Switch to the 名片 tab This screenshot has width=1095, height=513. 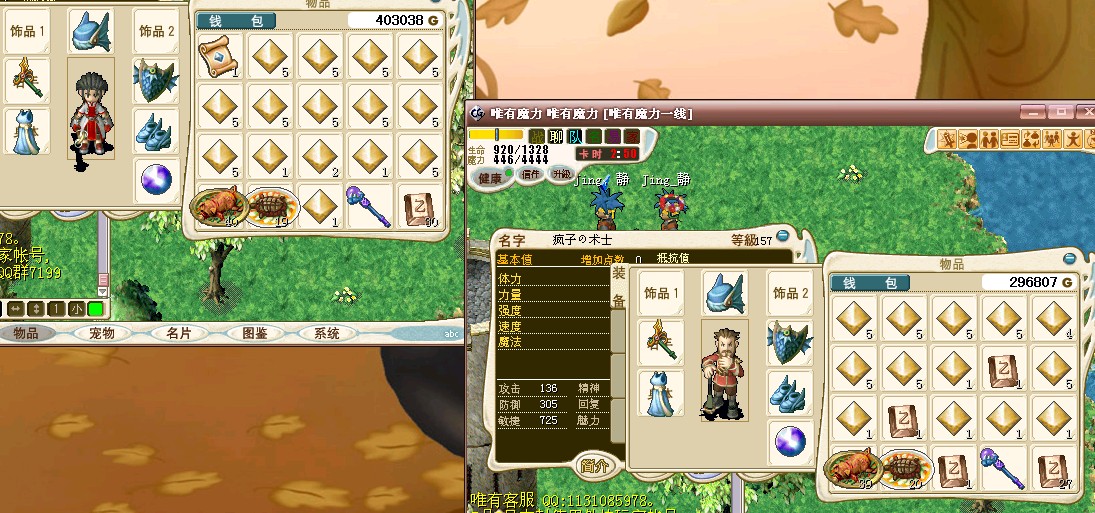pos(178,333)
